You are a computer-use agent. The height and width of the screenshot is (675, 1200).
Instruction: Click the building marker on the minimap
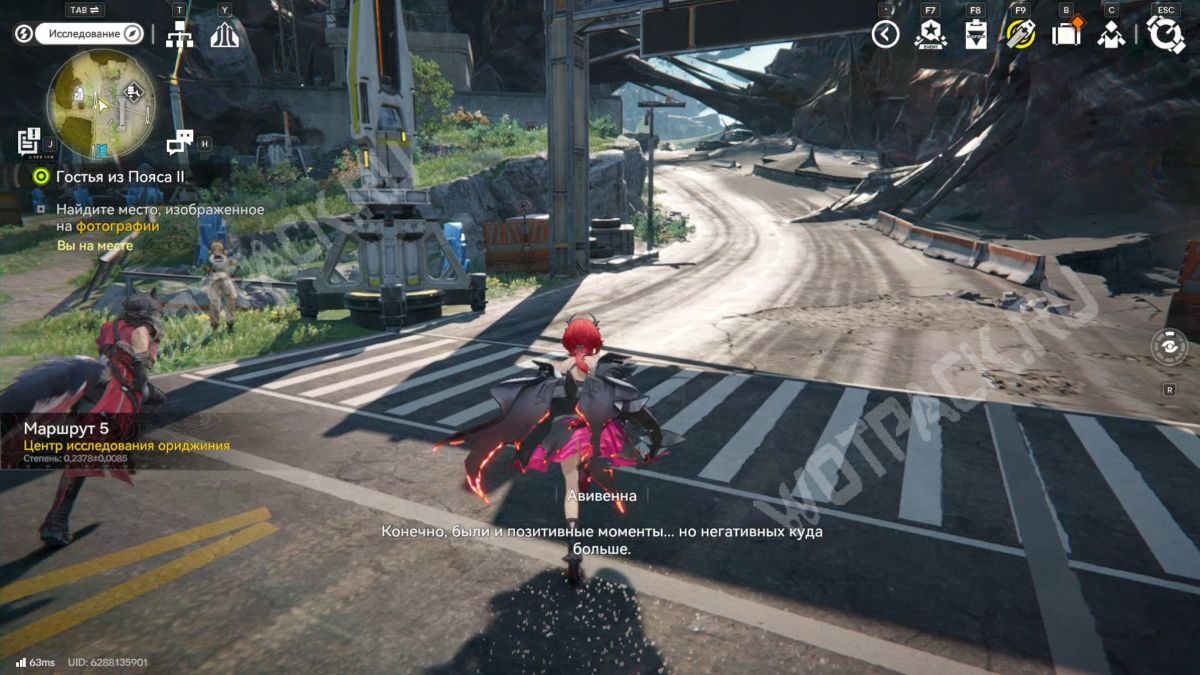78,94
